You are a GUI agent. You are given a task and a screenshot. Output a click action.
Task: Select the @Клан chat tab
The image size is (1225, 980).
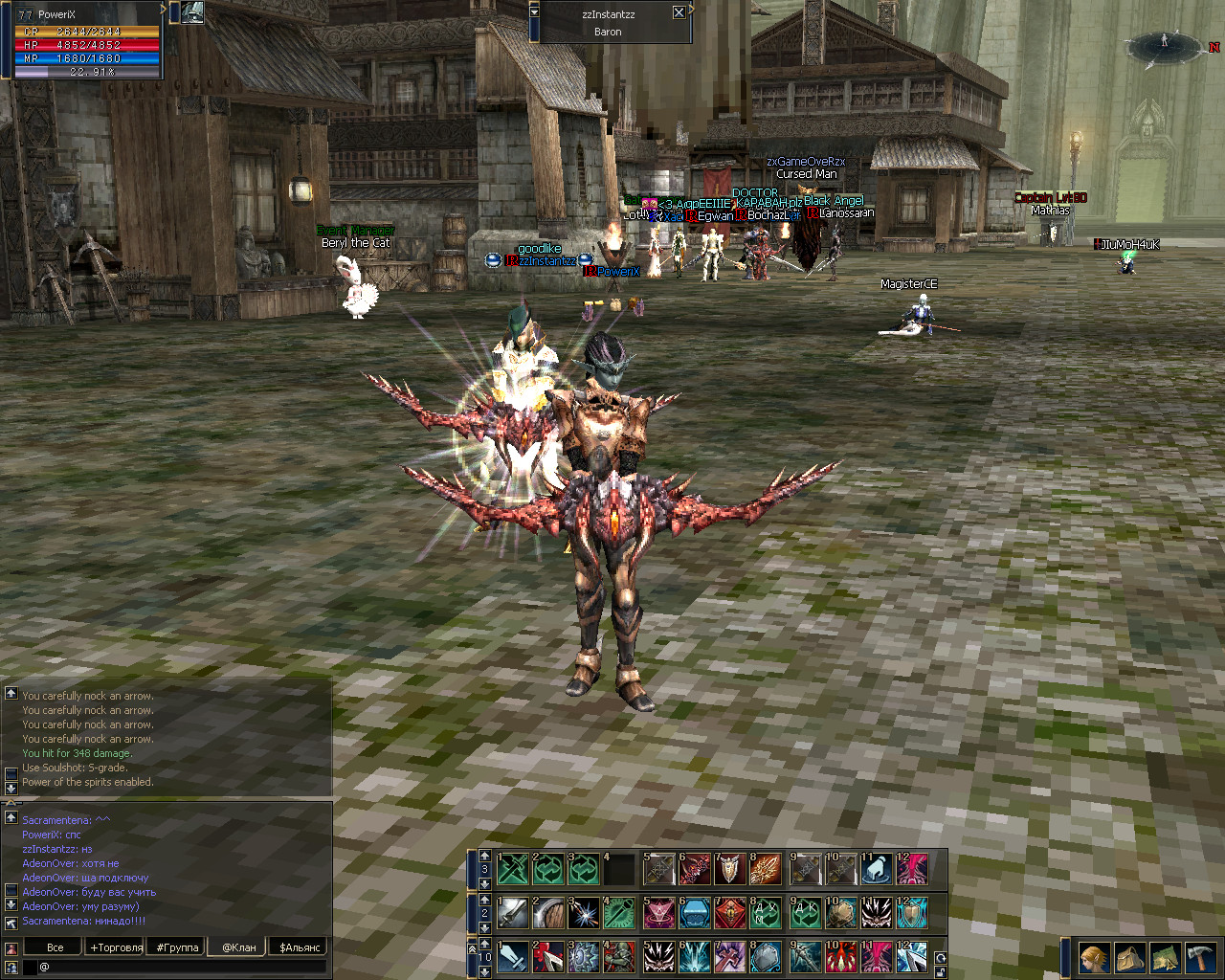click(x=239, y=947)
